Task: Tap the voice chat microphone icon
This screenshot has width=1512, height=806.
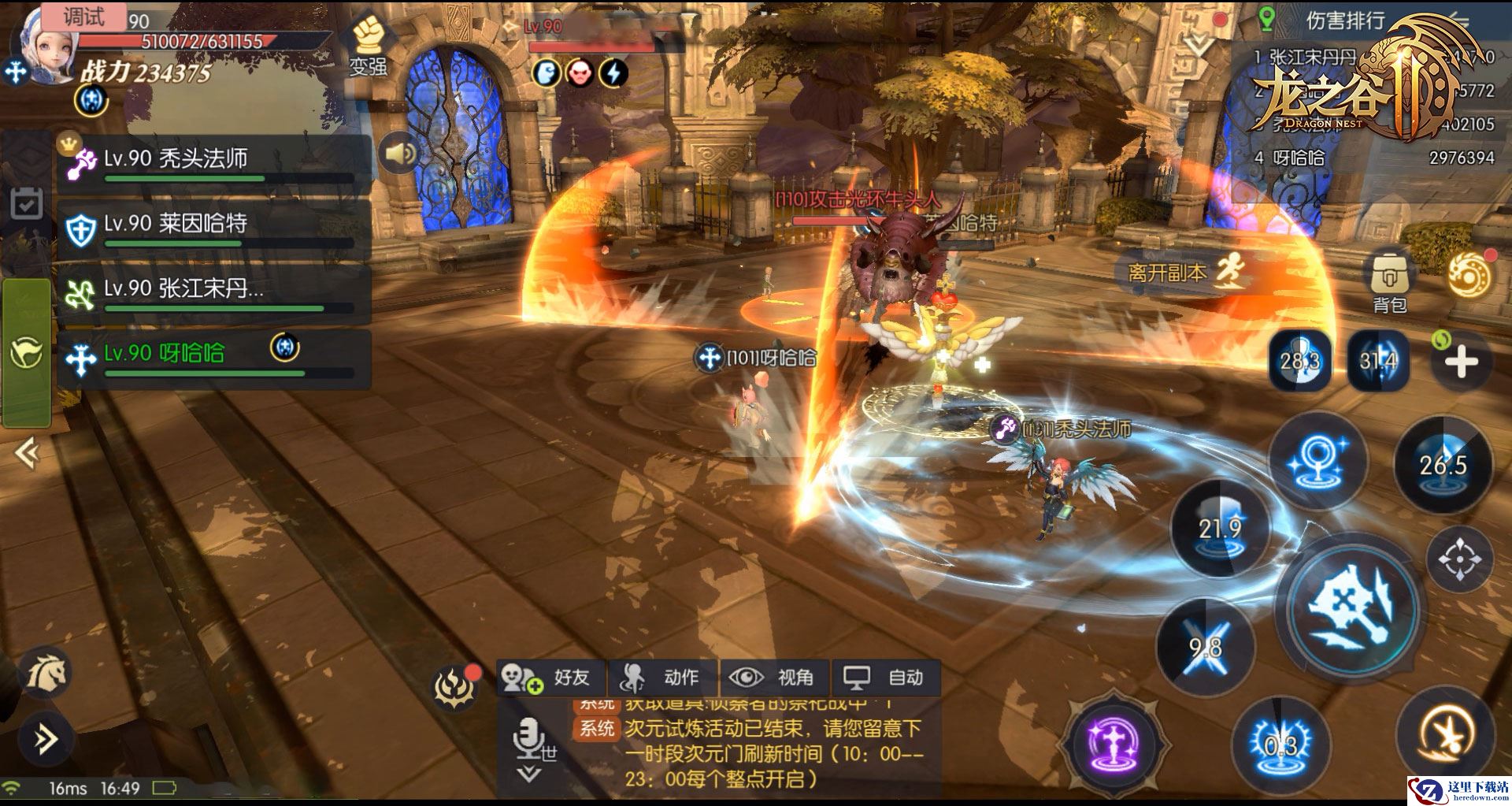Action: tap(525, 741)
